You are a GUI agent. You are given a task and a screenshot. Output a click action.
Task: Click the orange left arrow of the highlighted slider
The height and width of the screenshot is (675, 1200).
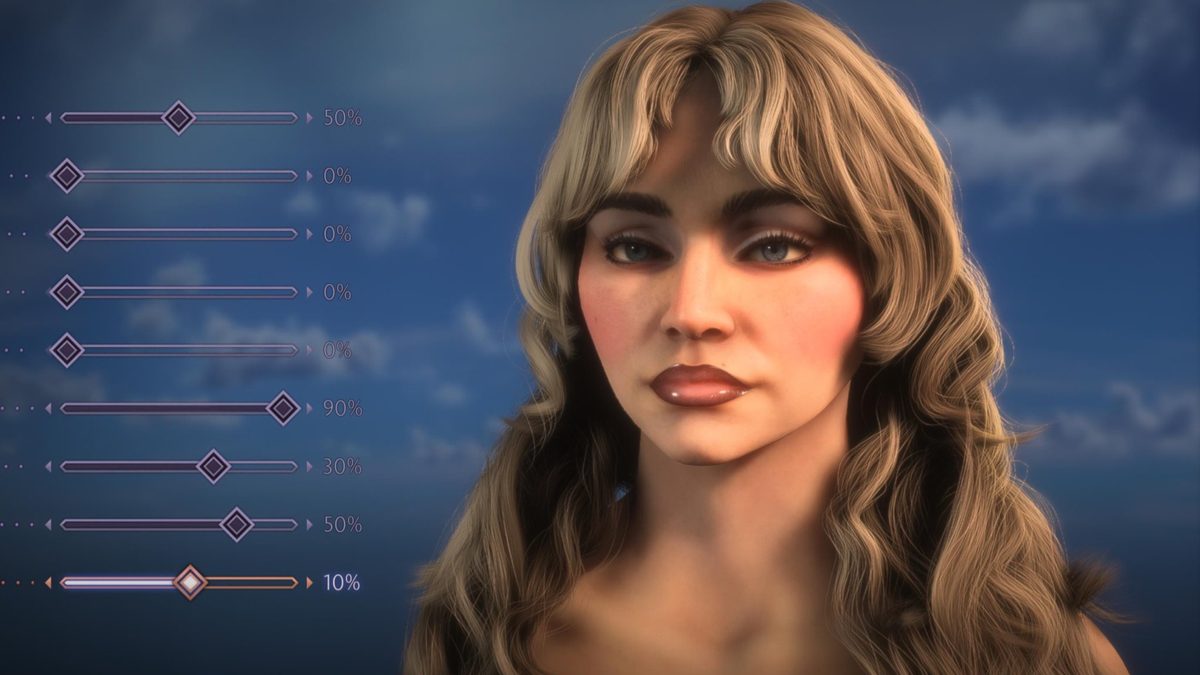click(x=48, y=582)
